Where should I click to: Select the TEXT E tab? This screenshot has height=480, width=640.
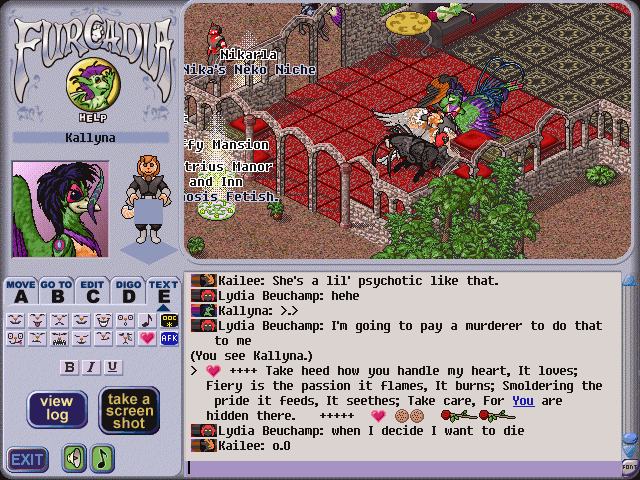point(163,291)
